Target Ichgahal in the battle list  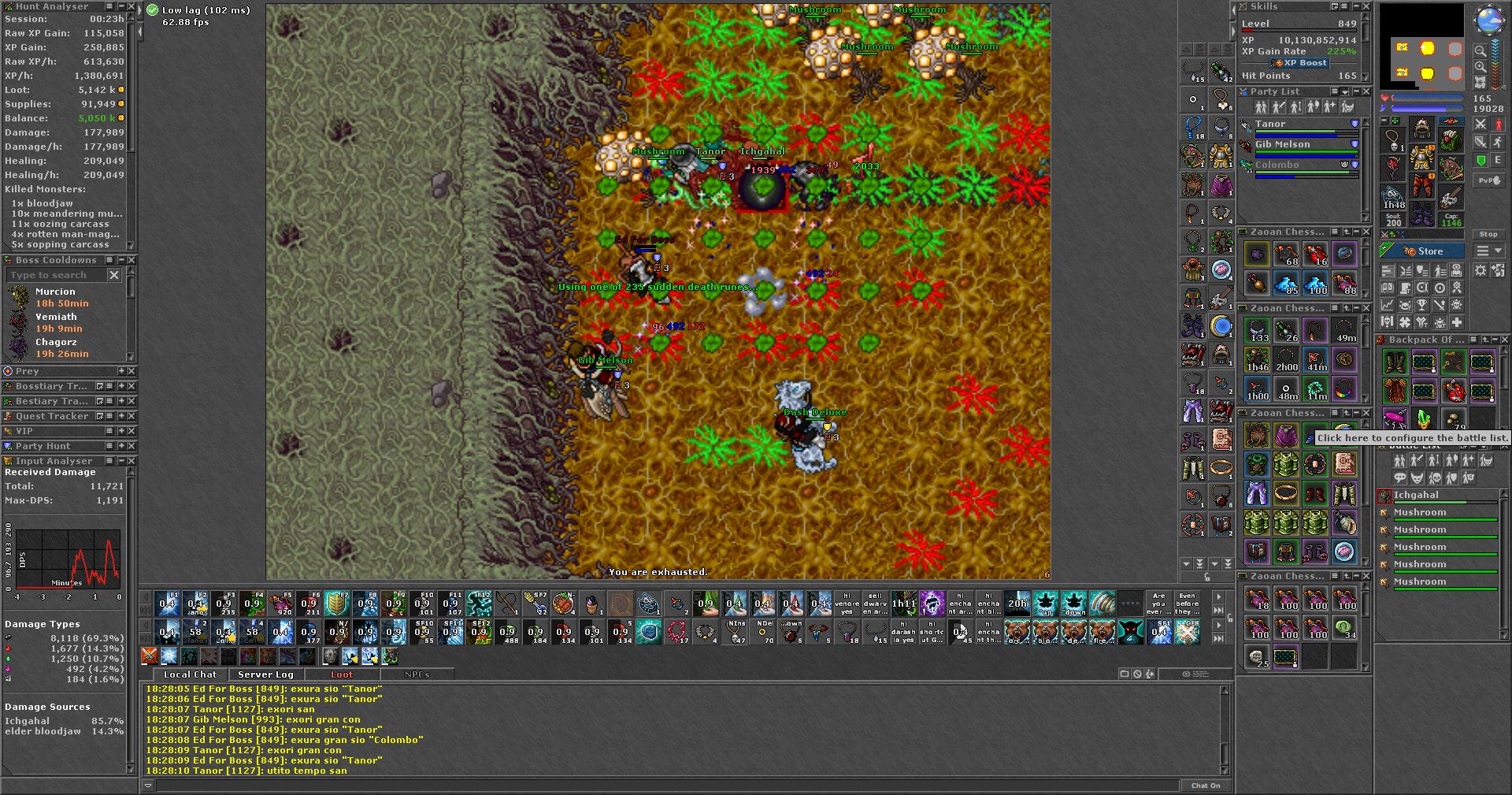pyautogui.click(x=1416, y=496)
